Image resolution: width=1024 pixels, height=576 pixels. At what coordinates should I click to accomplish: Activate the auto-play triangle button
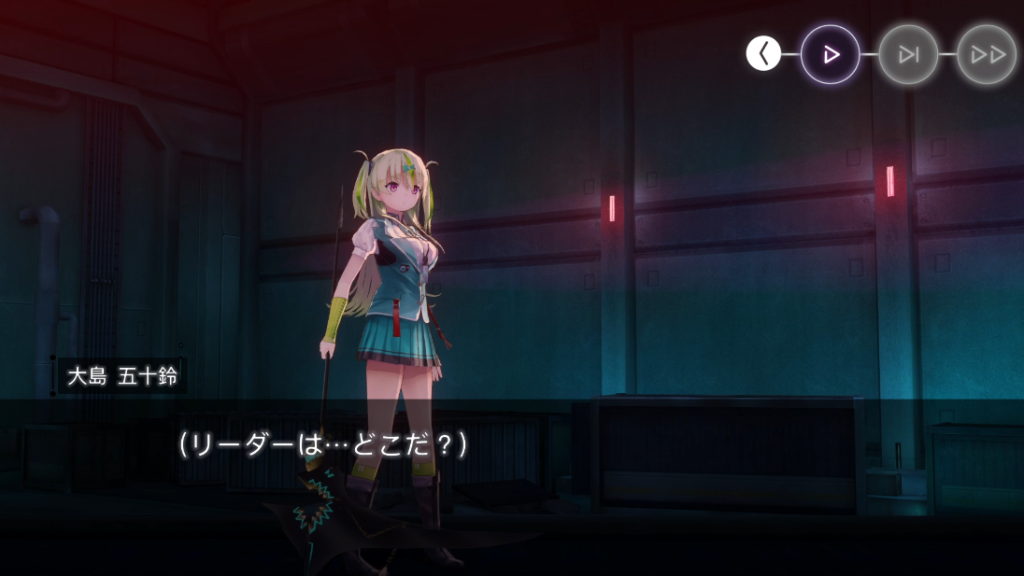click(x=830, y=54)
